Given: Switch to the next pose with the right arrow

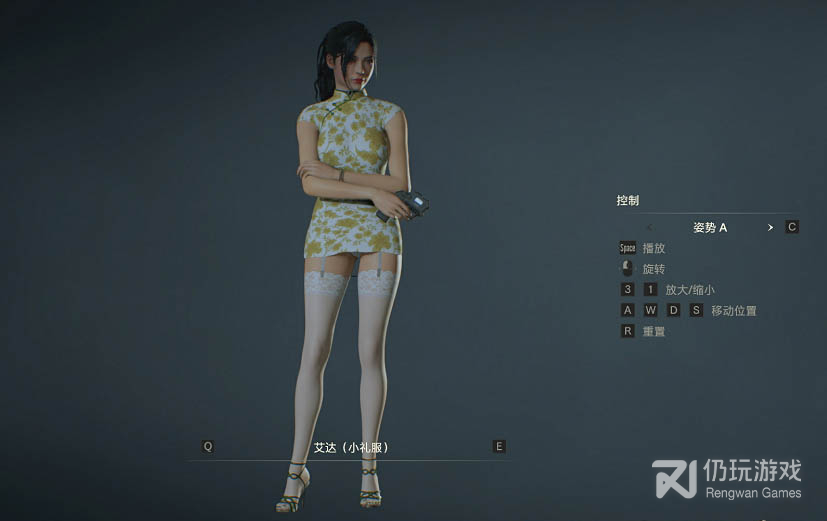Looking at the screenshot, I should click(770, 227).
